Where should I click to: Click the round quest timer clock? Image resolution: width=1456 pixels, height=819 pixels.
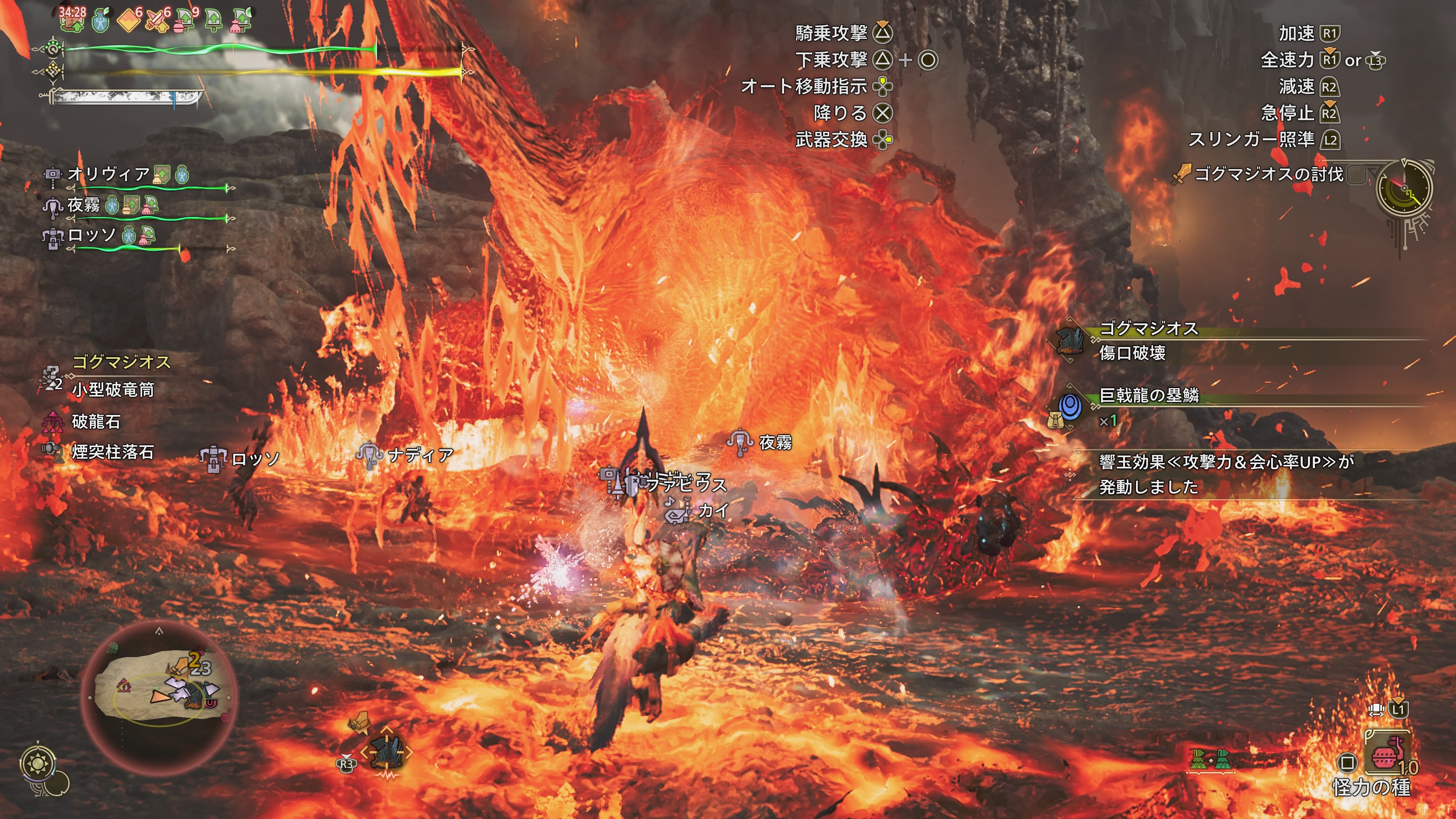click(x=1404, y=189)
